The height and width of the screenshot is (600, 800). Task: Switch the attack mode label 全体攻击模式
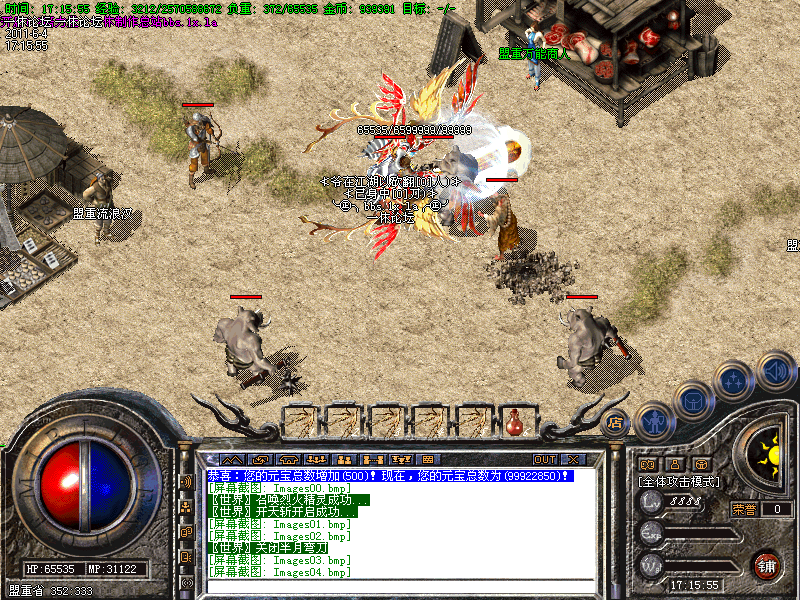pos(680,482)
